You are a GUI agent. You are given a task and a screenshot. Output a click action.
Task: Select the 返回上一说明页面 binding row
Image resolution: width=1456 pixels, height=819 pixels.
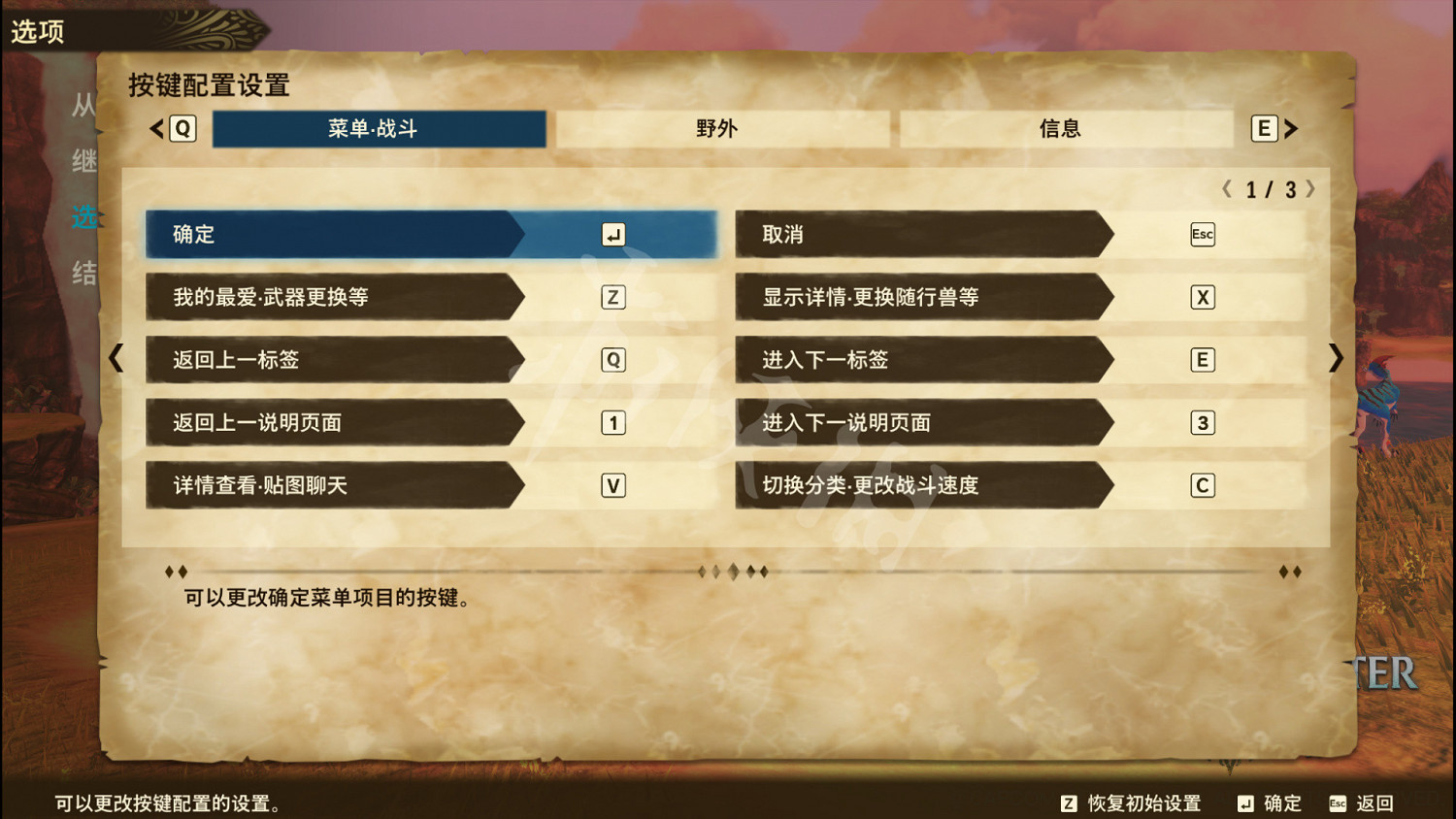click(x=340, y=423)
